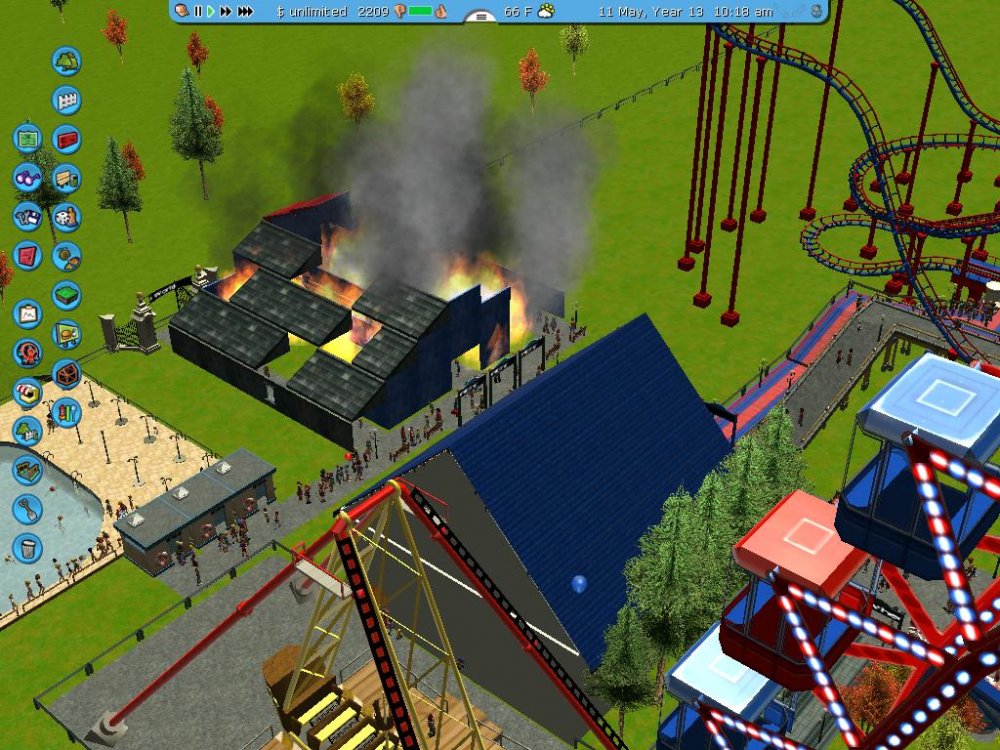Open the weather forecast icon

click(x=545, y=11)
